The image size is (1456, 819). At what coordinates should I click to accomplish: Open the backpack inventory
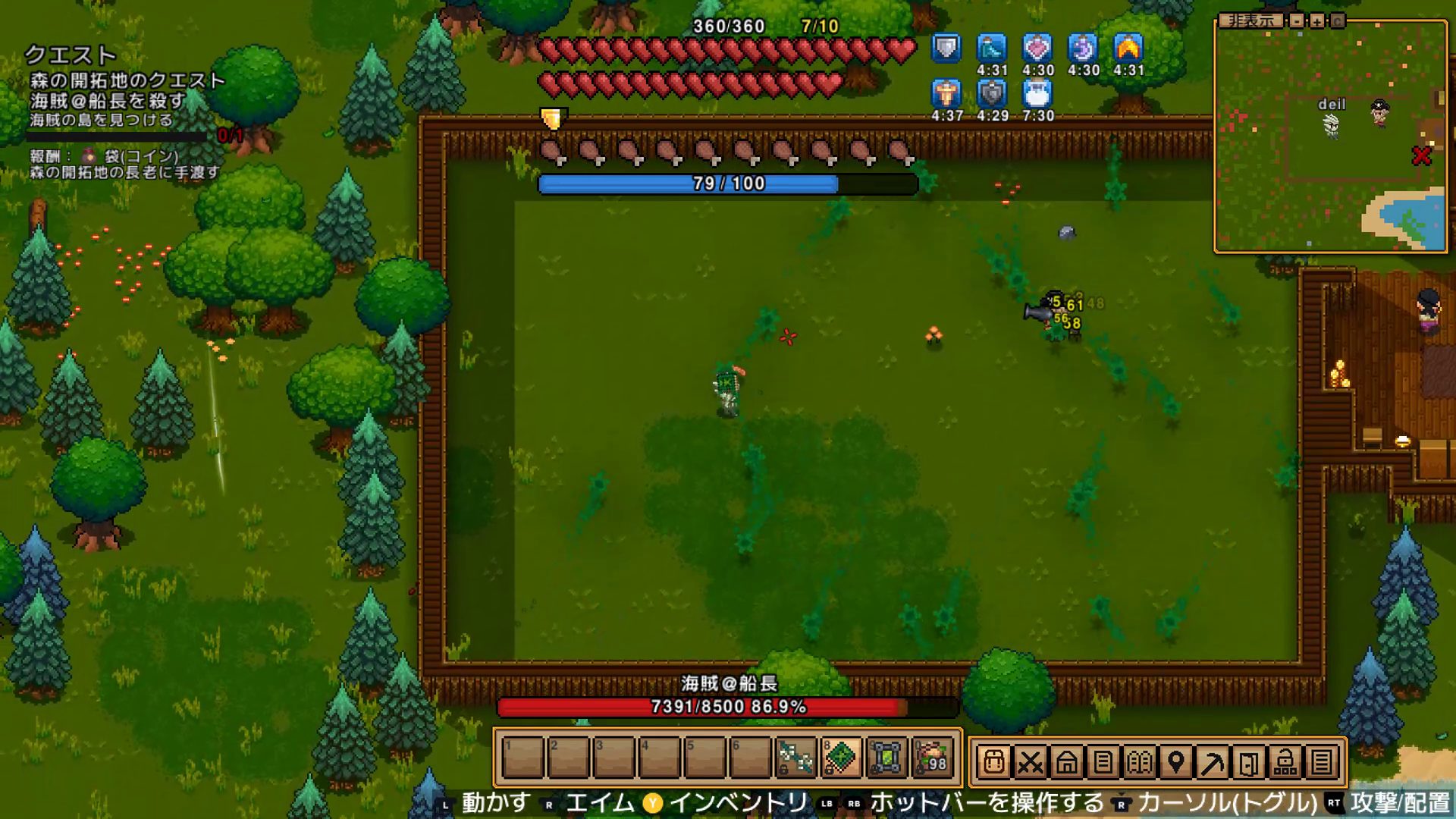993,761
